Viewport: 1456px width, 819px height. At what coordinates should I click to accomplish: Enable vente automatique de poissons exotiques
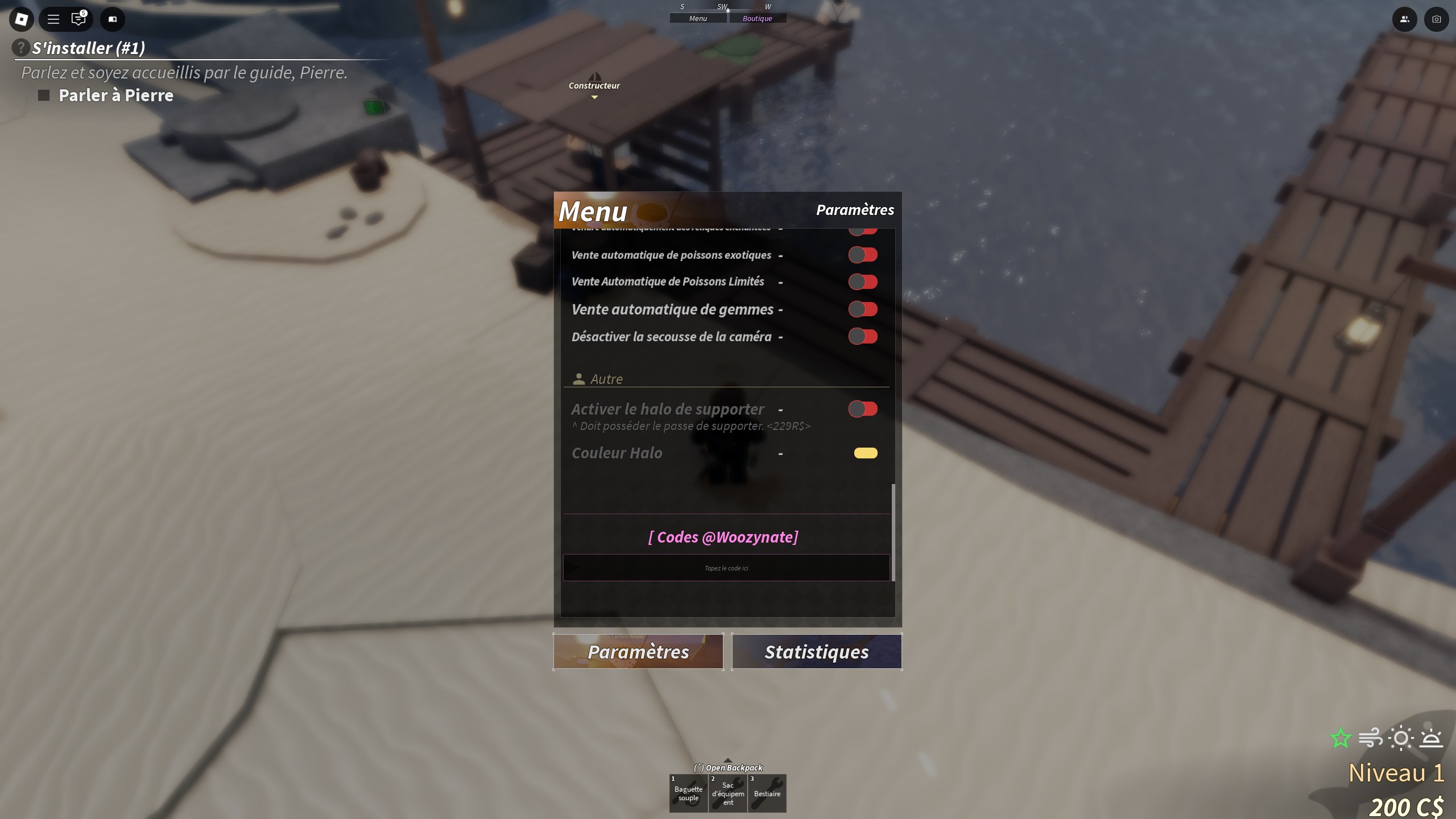click(863, 254)
